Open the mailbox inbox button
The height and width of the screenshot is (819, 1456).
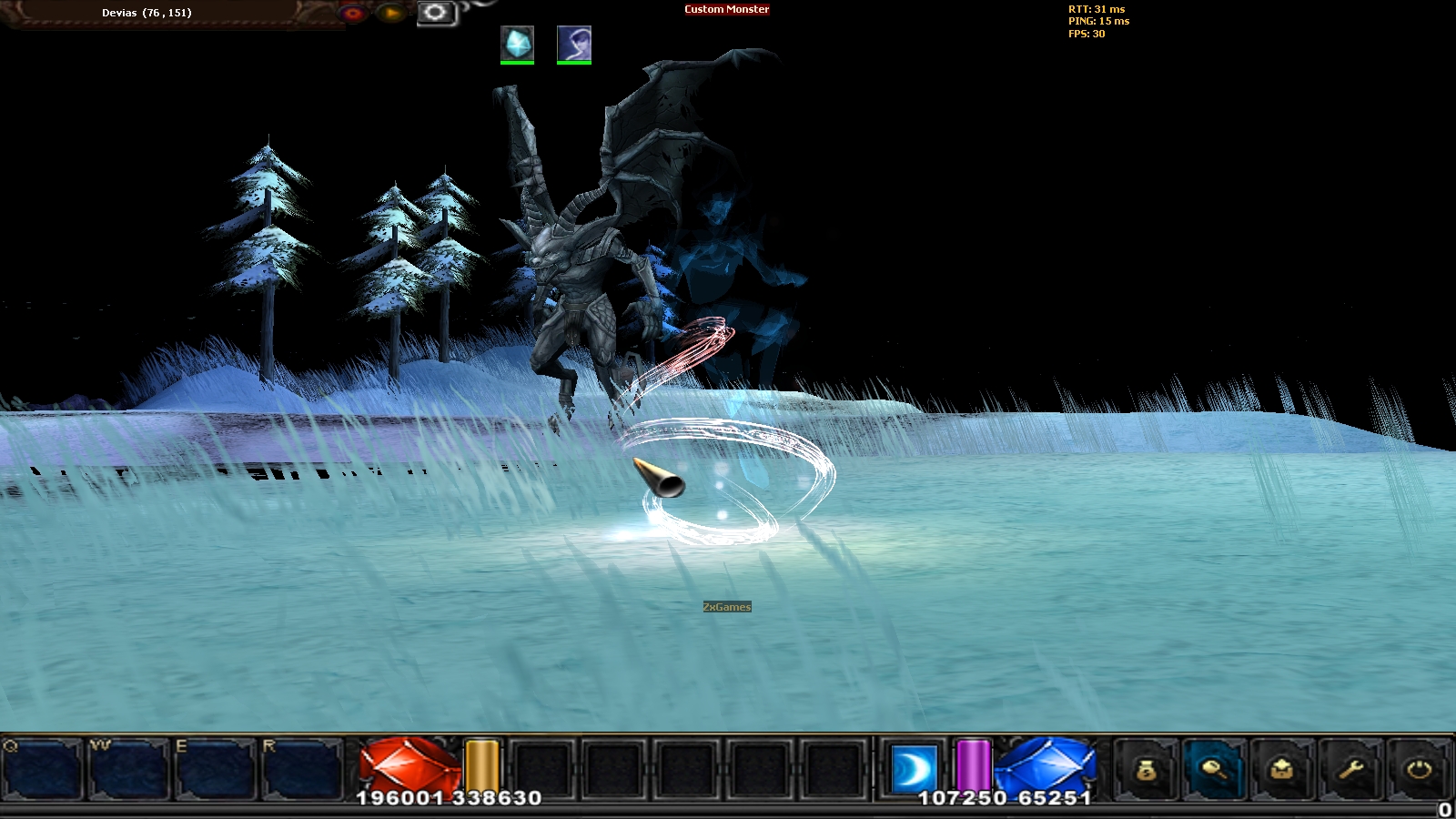1282,771
